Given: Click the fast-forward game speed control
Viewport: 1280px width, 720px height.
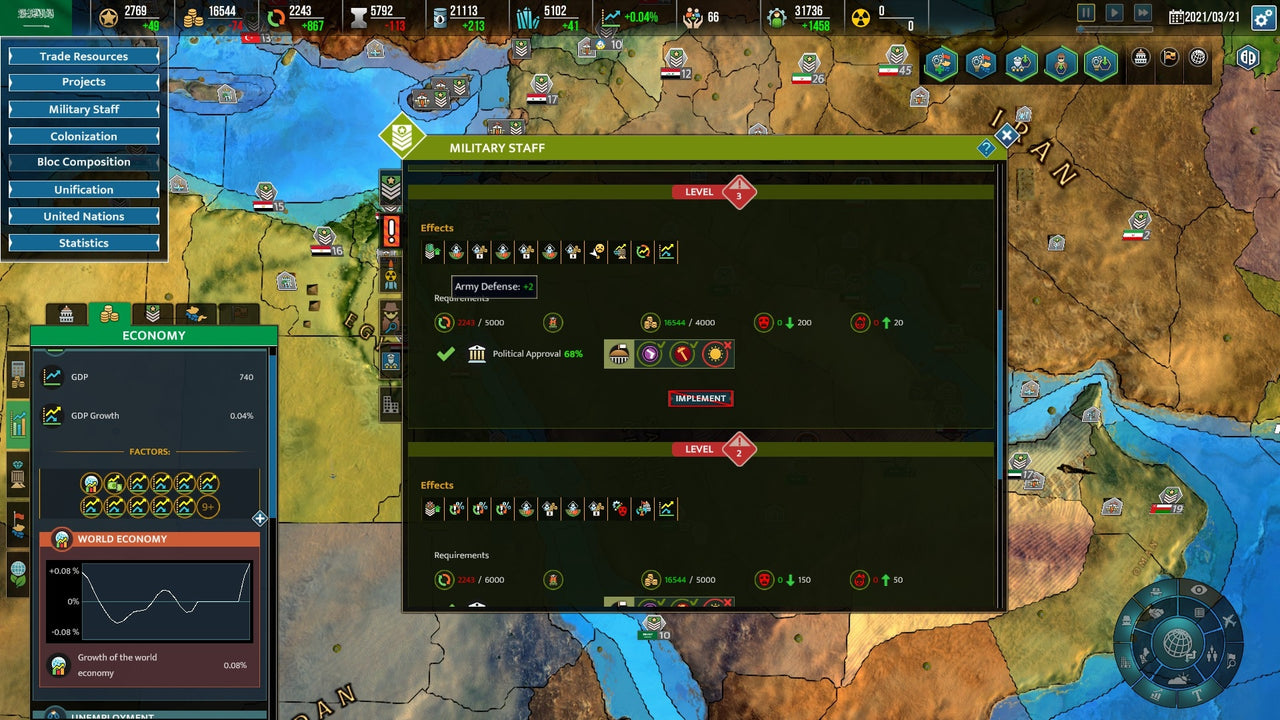Looking at the screenshot, I should pyautogui.click(x=1142, y=12).
